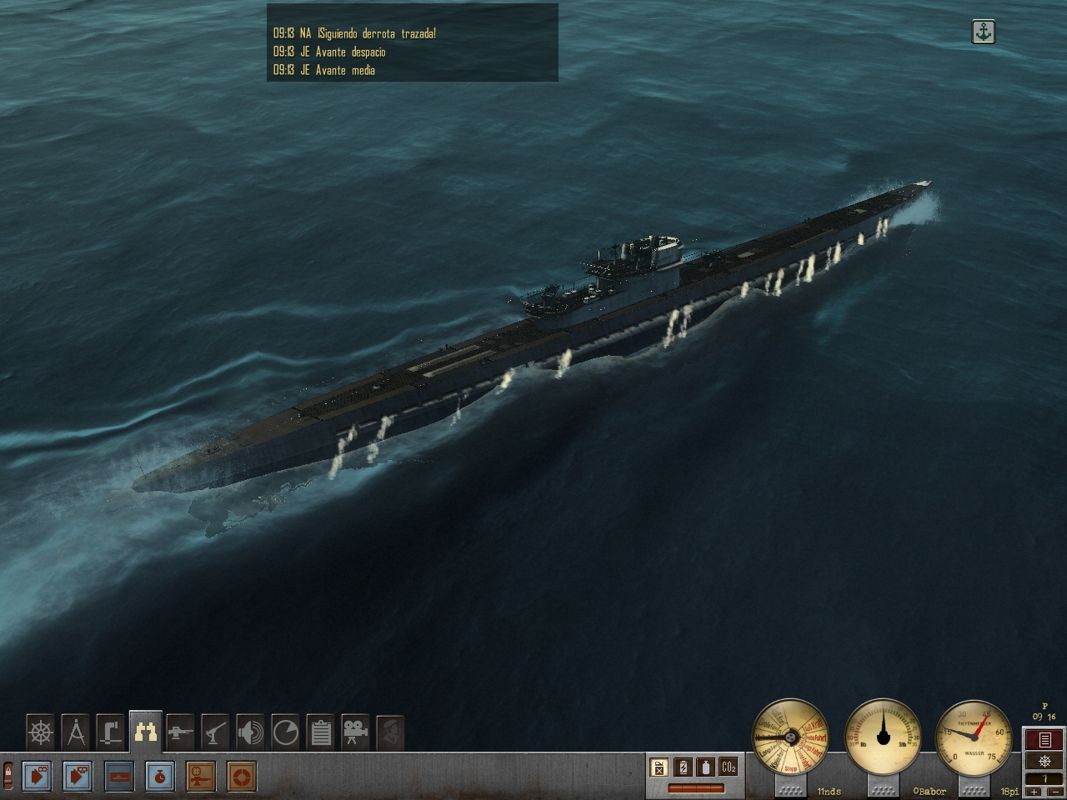
Task: Click the CO2 status icon
Action: click(728, 767)
